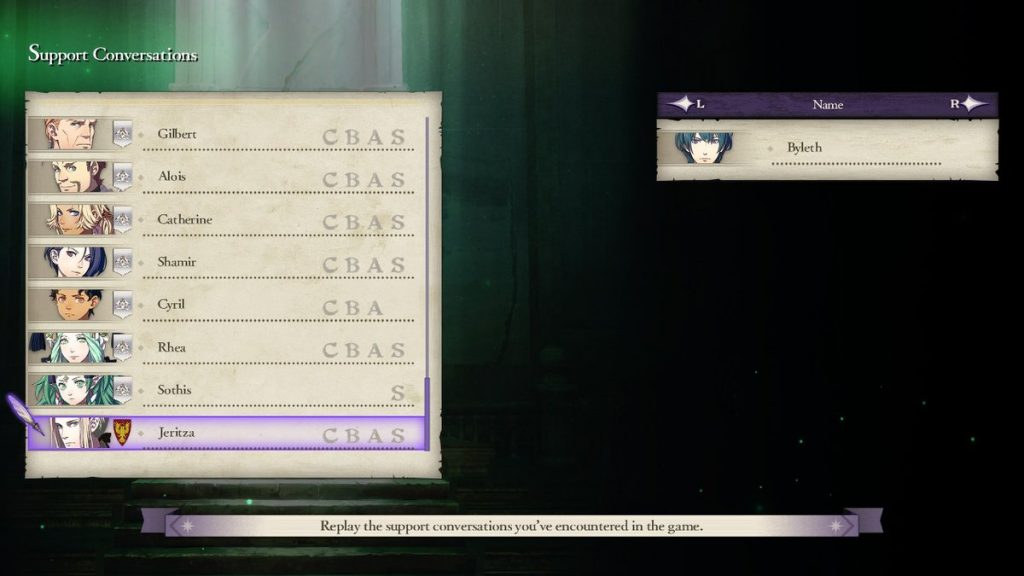The width and height of the screenshot is (1024, 576).
Task: Select the Sothis support entry
Action: 230,390
